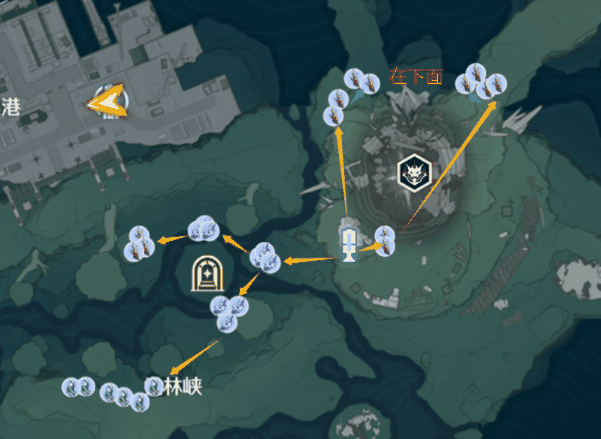Select the yellow player arrow marker
The image size is (601, 439).
(x=107, y=100)
